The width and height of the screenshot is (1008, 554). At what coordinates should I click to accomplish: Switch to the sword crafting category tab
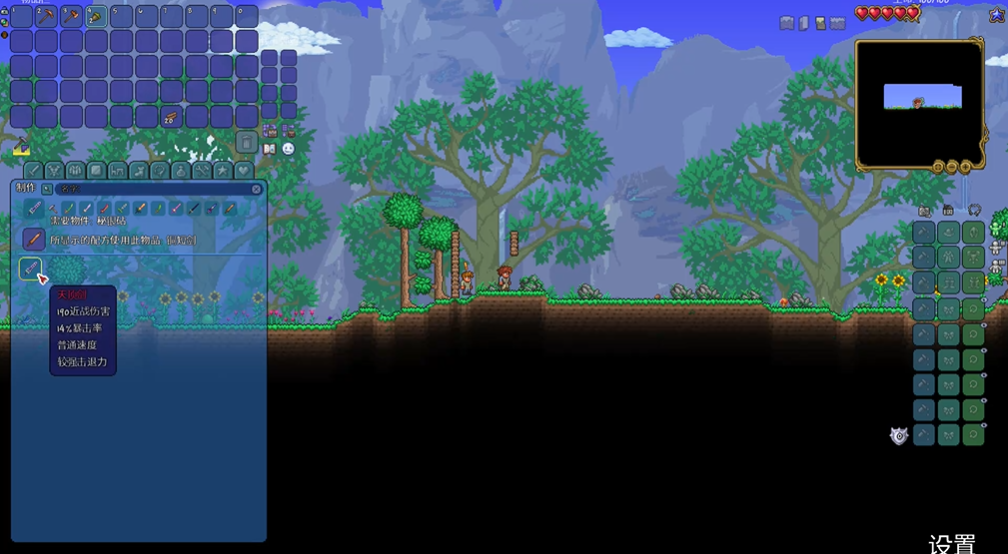(33, 171)
